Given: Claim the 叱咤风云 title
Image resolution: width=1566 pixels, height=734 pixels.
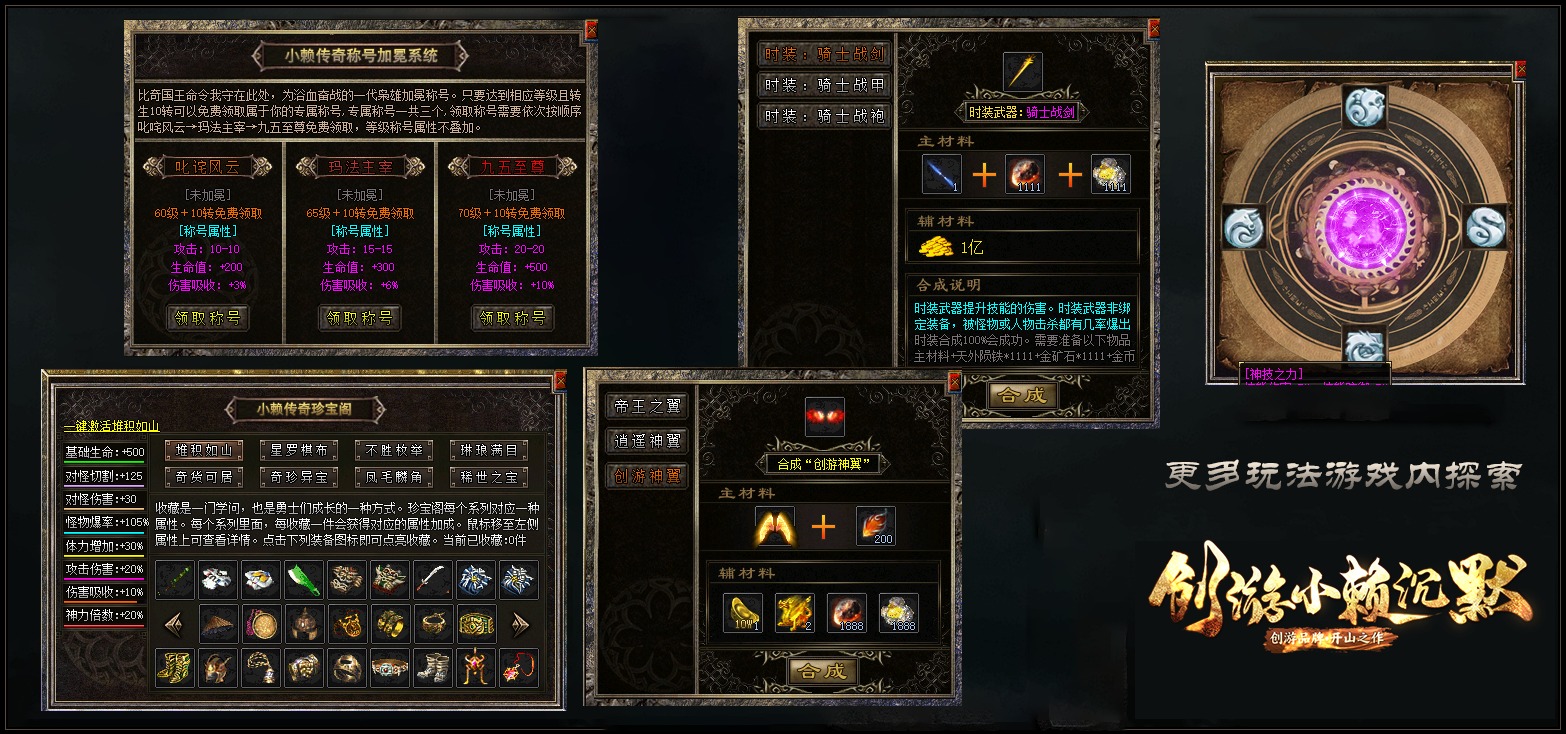Looking at the screenshot, I should click(x=208, y=318).
